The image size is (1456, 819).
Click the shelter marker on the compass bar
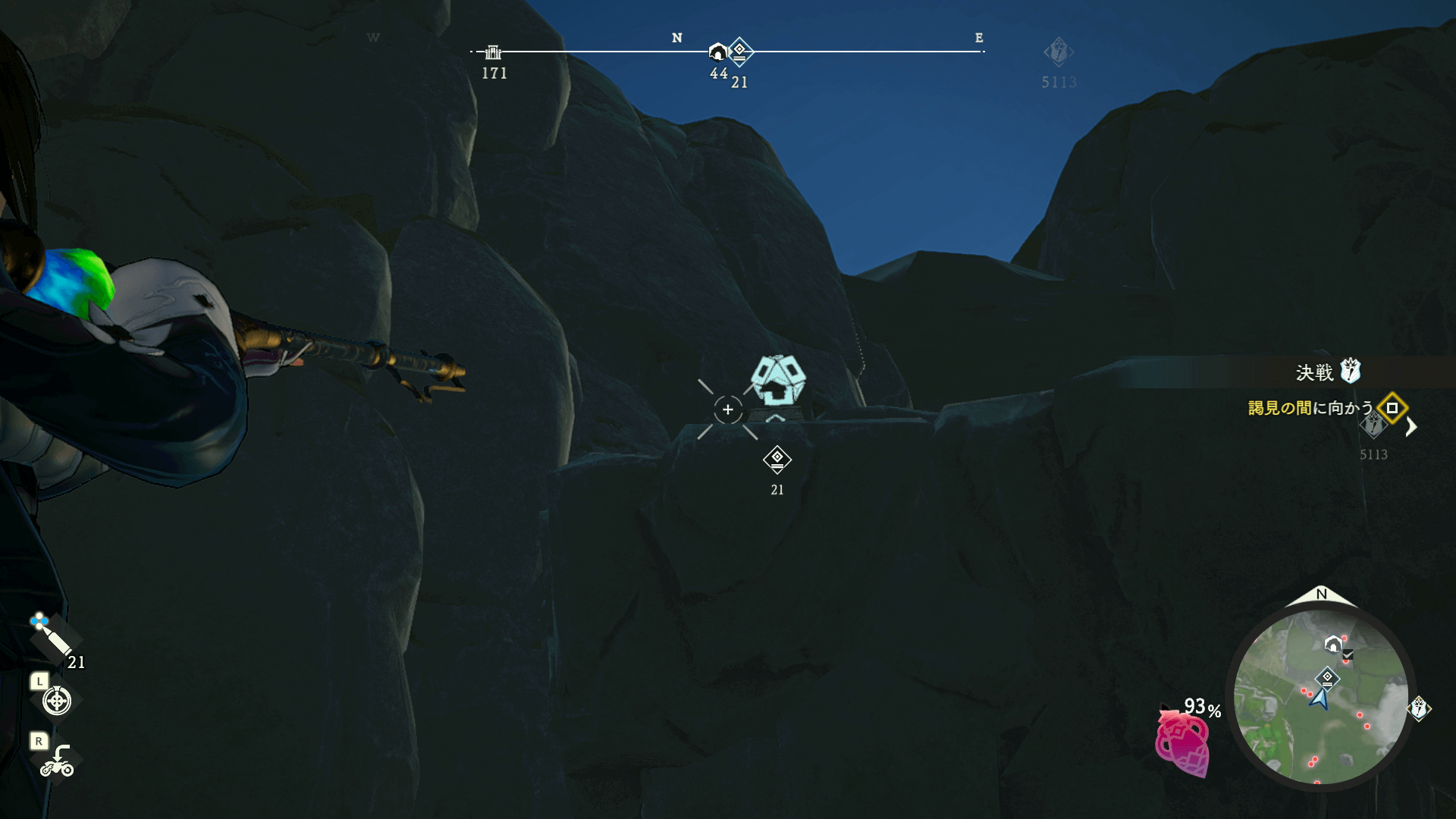tap(717, 52)
